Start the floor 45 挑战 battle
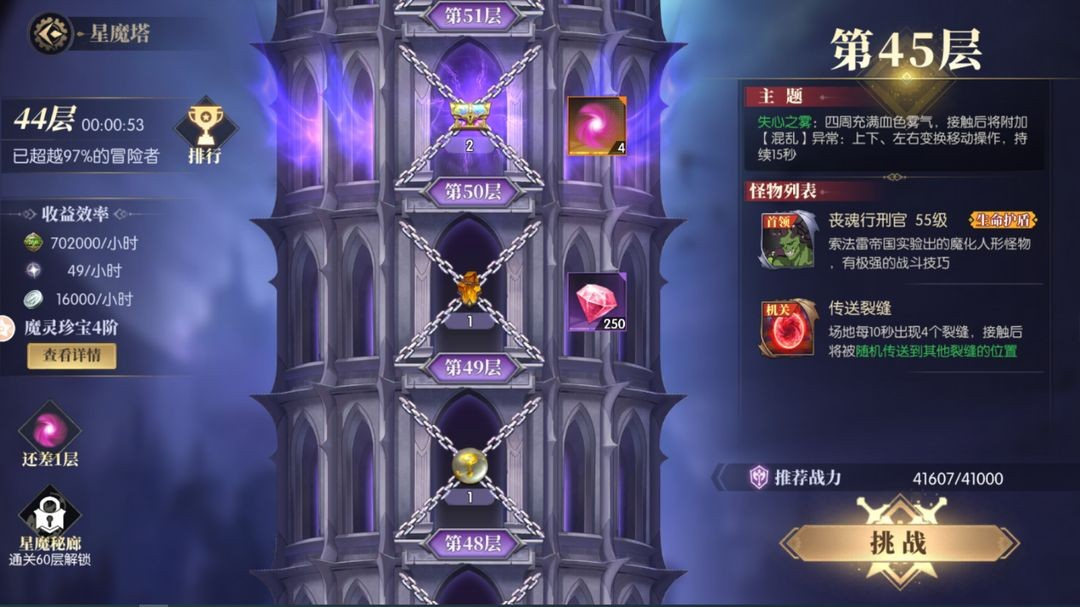1080x607 pixels. 899,543
